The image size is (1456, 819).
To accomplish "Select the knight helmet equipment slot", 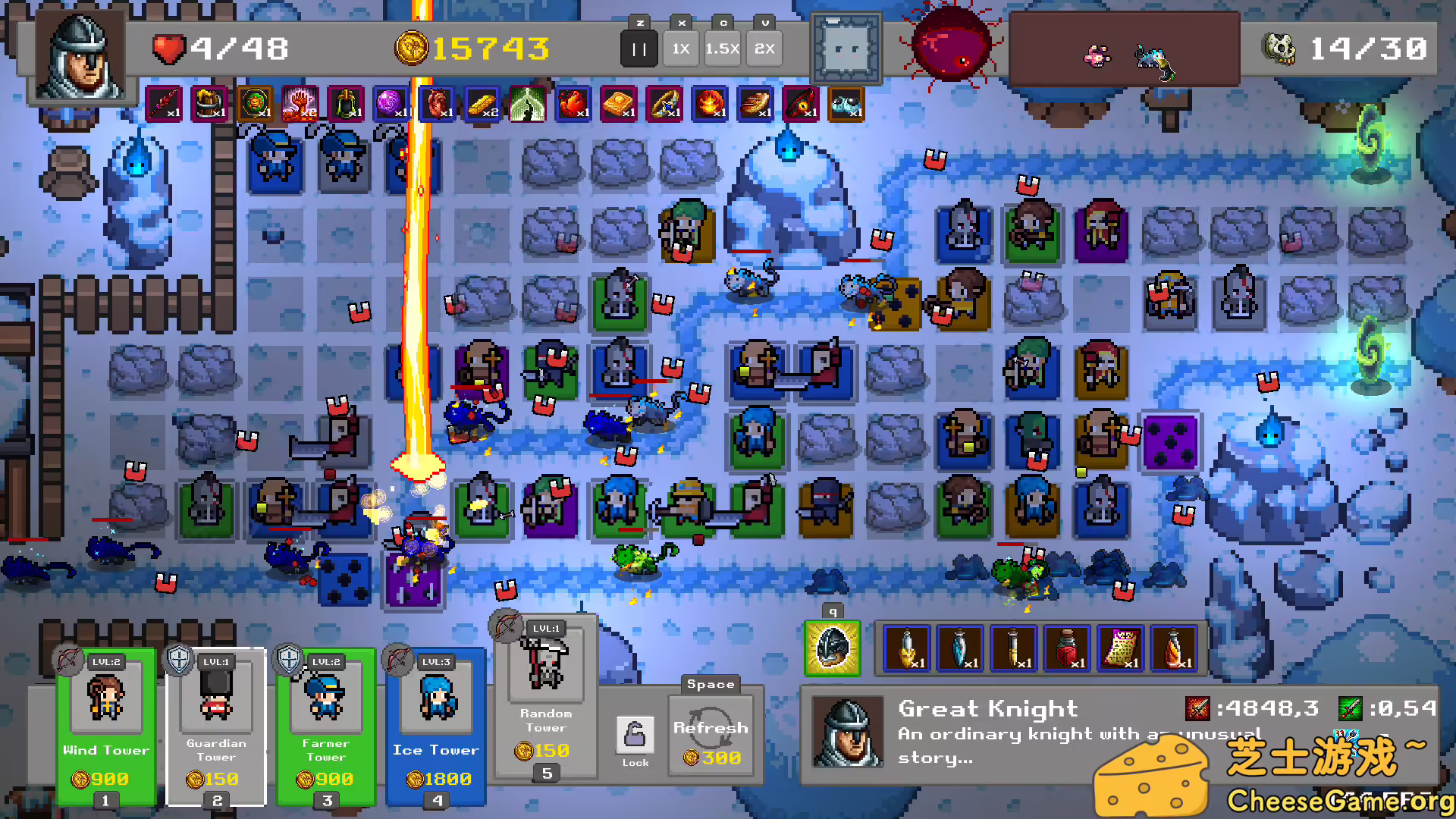I will (832, 648).
